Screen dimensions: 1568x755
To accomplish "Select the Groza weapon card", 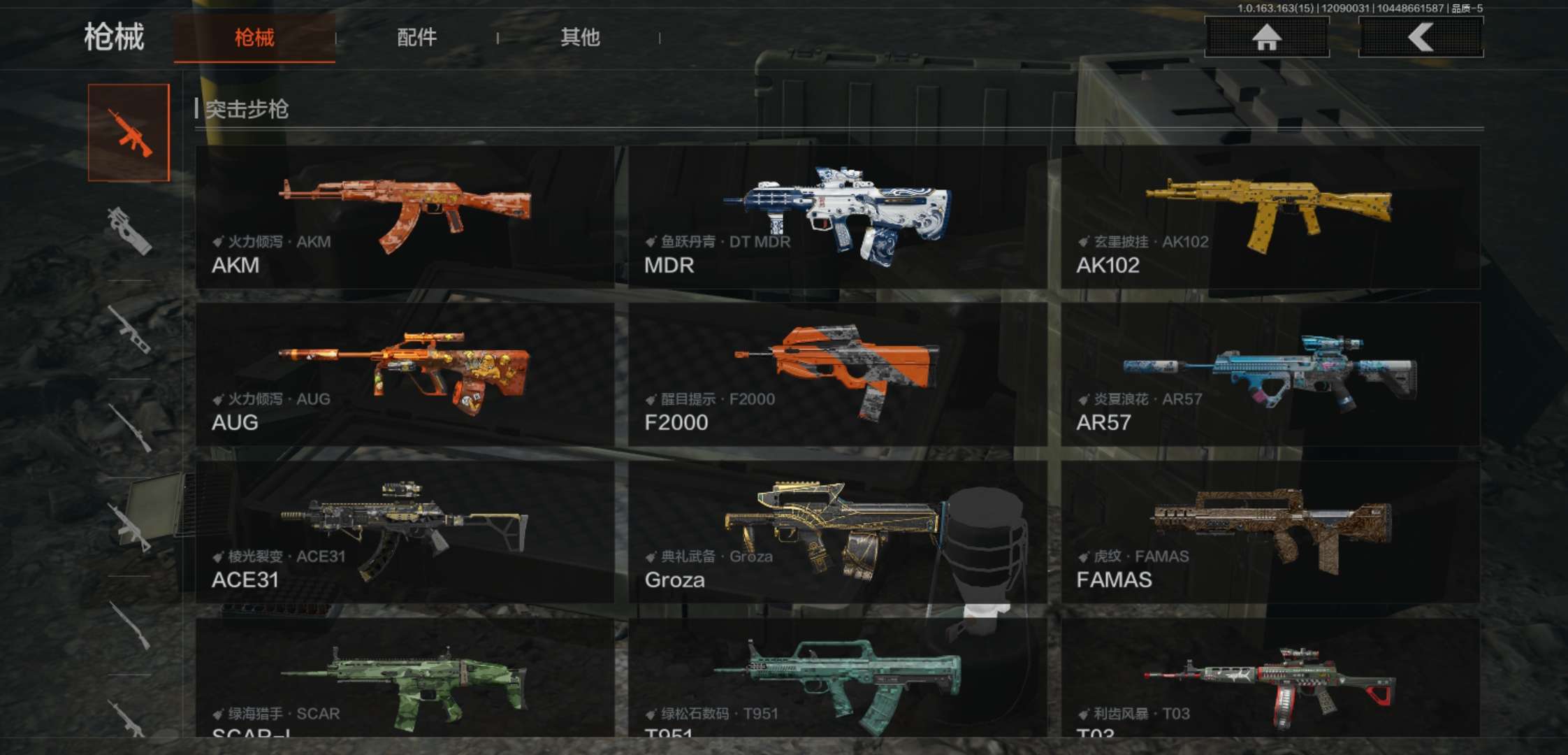I will (837, 532).
